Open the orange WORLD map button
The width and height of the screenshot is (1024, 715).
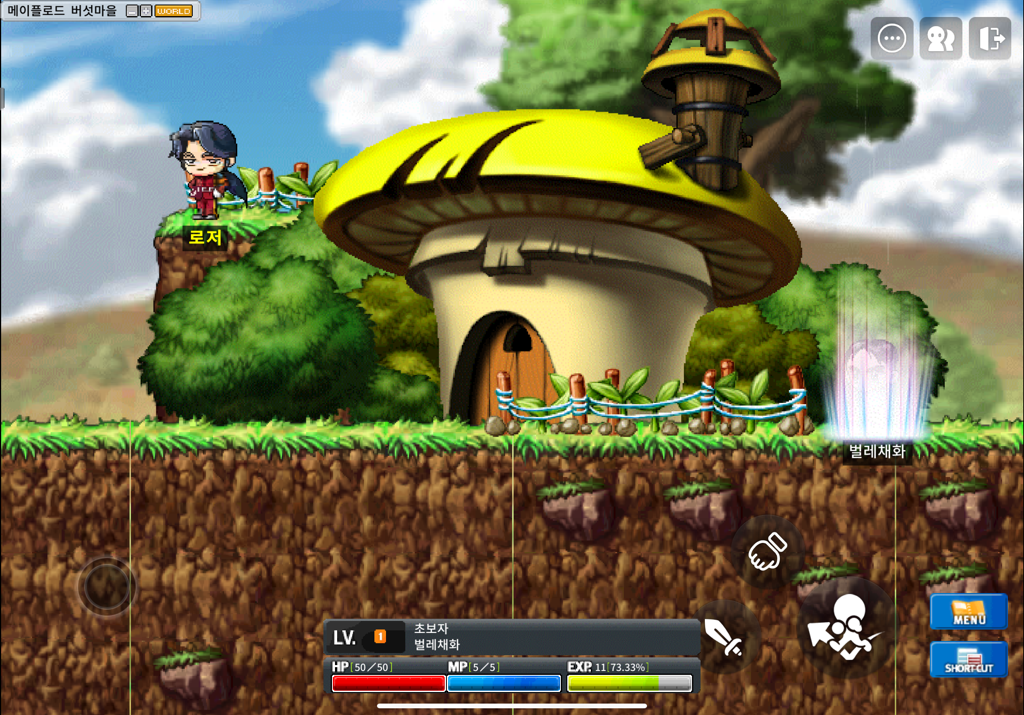[x=174, y=11]
